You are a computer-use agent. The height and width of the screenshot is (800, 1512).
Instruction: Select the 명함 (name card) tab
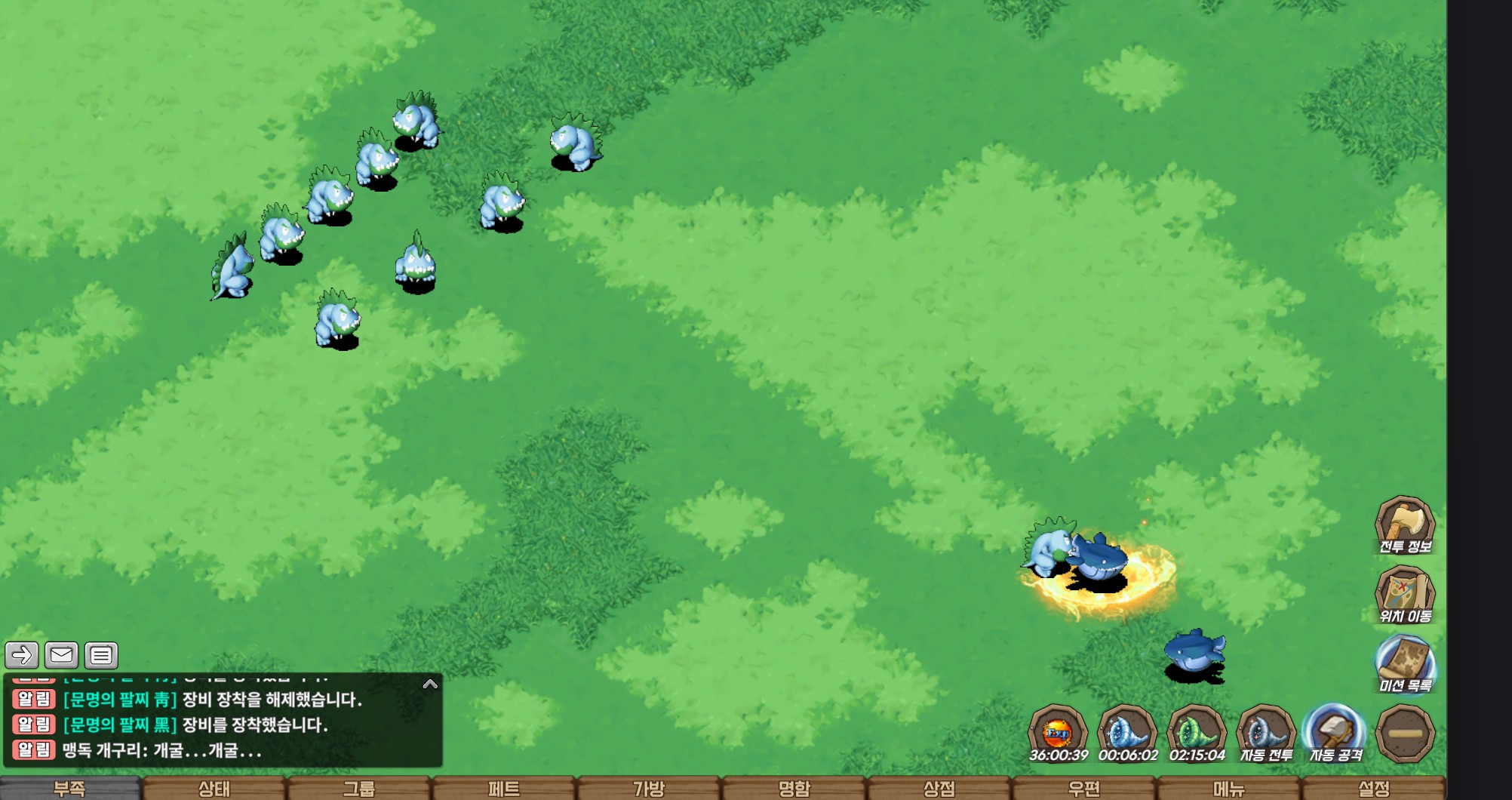[794, 789]
